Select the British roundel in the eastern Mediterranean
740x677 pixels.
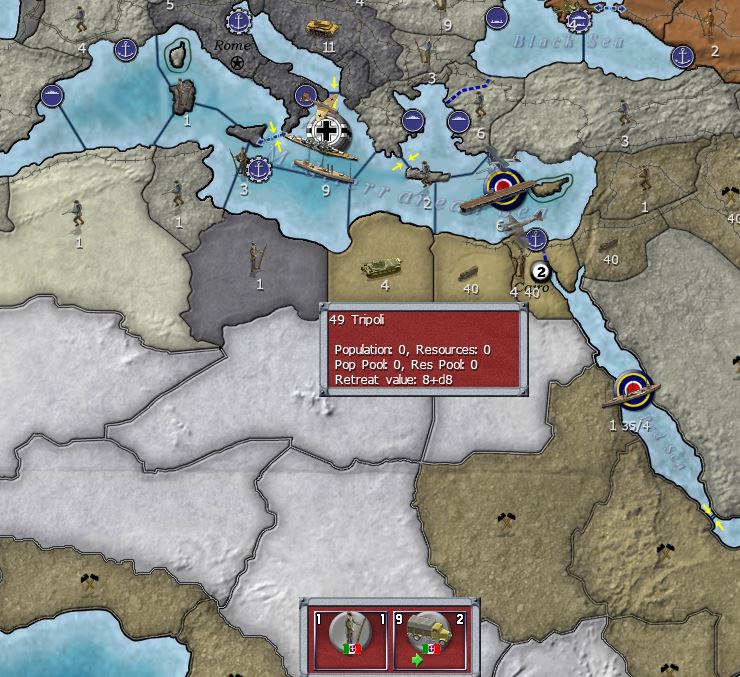(501, 184)
